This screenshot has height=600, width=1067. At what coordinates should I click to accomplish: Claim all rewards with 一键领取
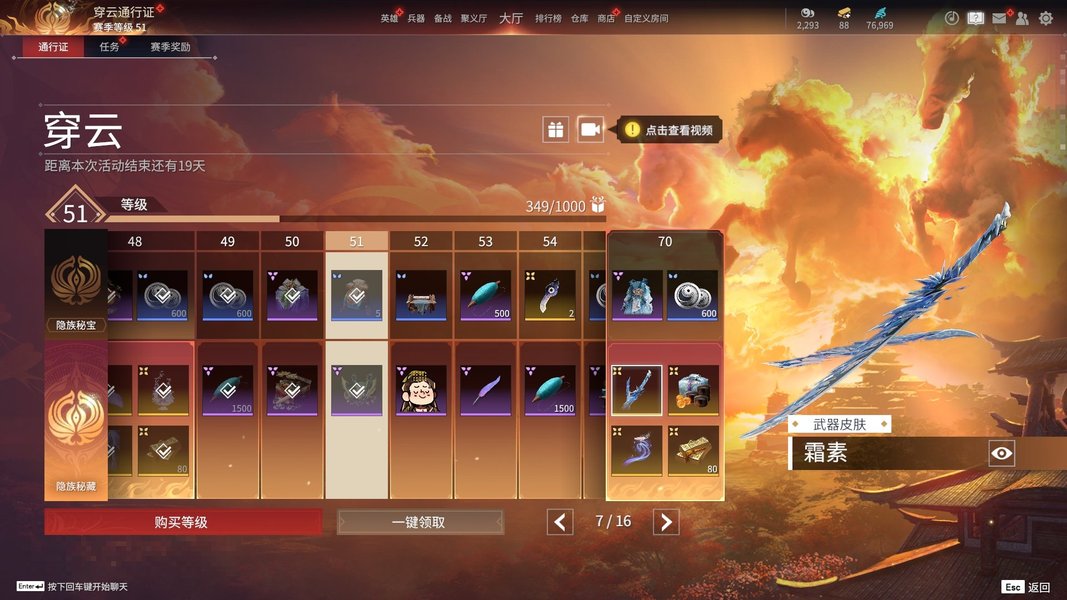click(420, 522)
